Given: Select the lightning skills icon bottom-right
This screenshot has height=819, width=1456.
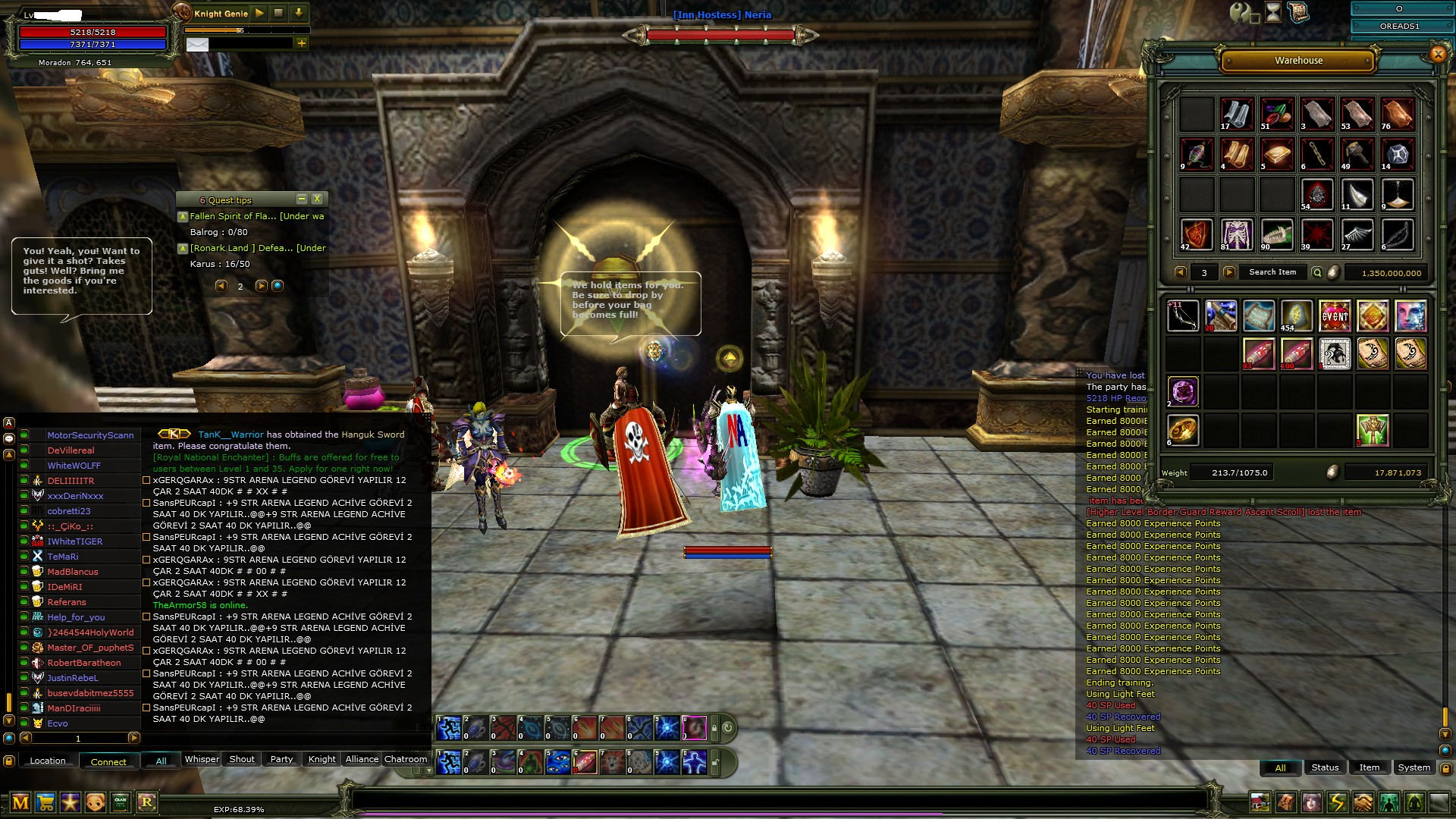Looking at the screenshot, I should click(1339, 804).
